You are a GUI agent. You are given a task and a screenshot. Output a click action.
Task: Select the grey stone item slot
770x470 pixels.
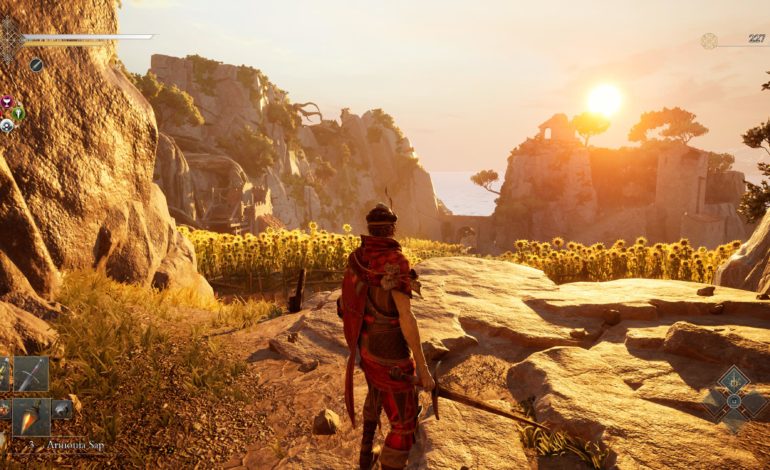62,408
